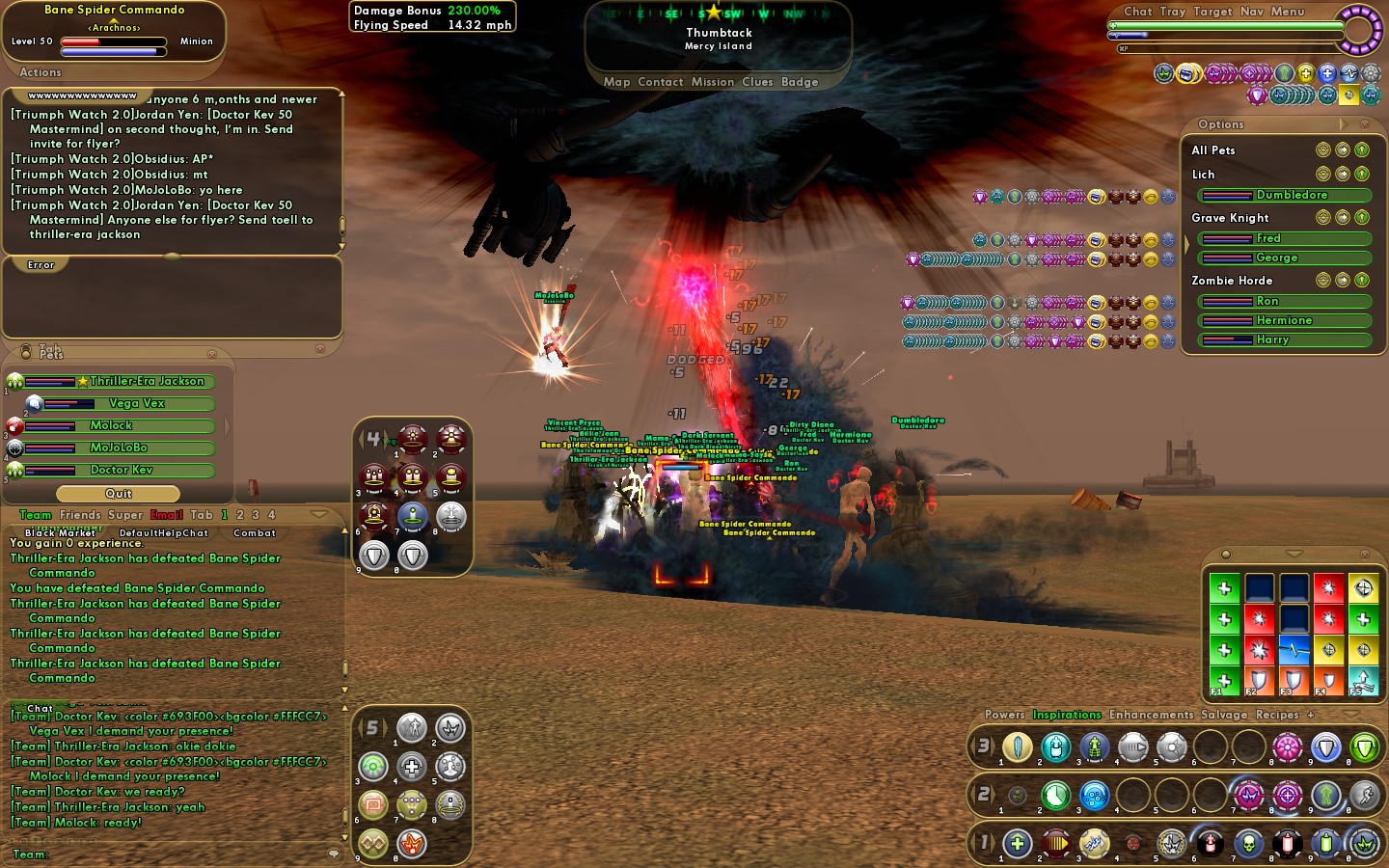The height and width of the screenshot is (868, 1389).
Task: Select the pet Dumbledore
Action: pos(1291,195)
